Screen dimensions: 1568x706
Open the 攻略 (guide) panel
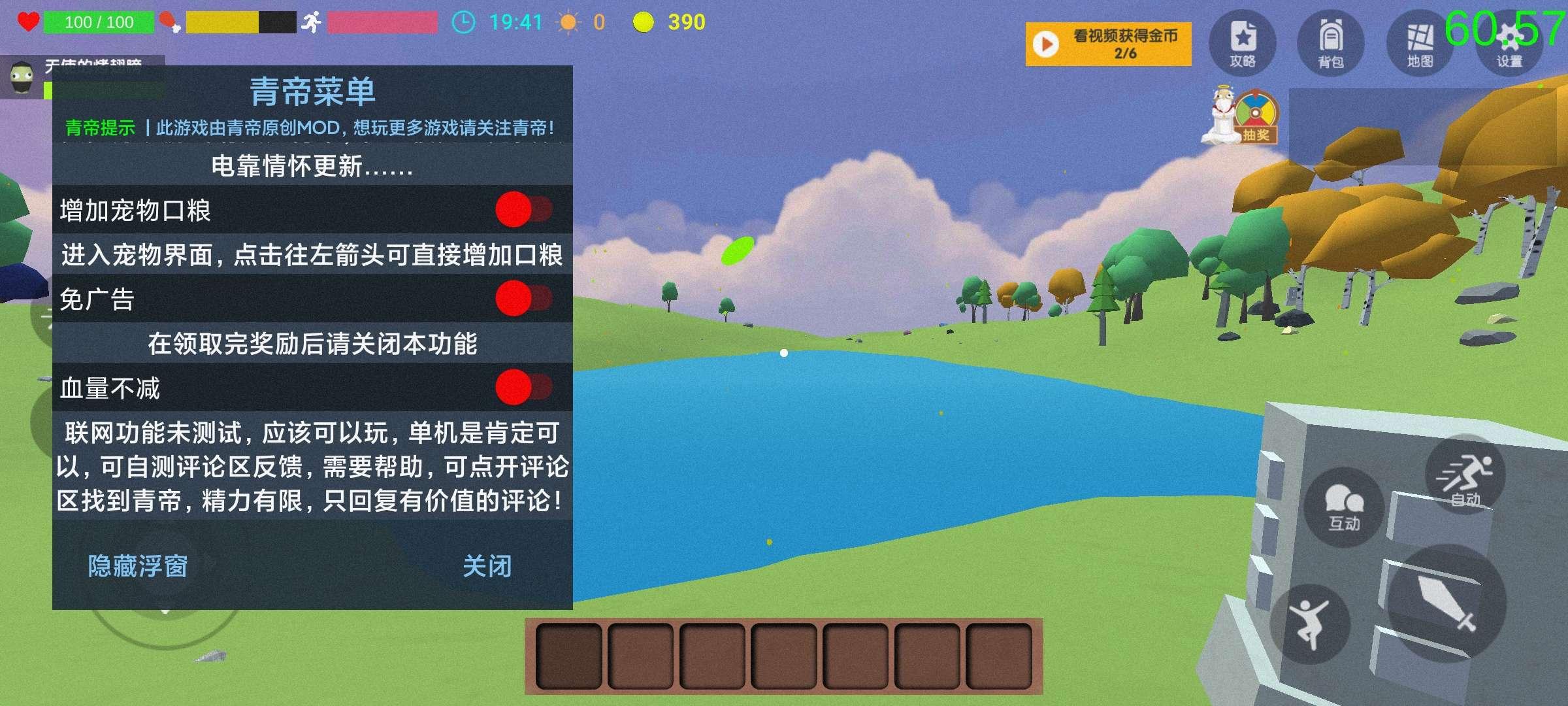point(1243,42)
